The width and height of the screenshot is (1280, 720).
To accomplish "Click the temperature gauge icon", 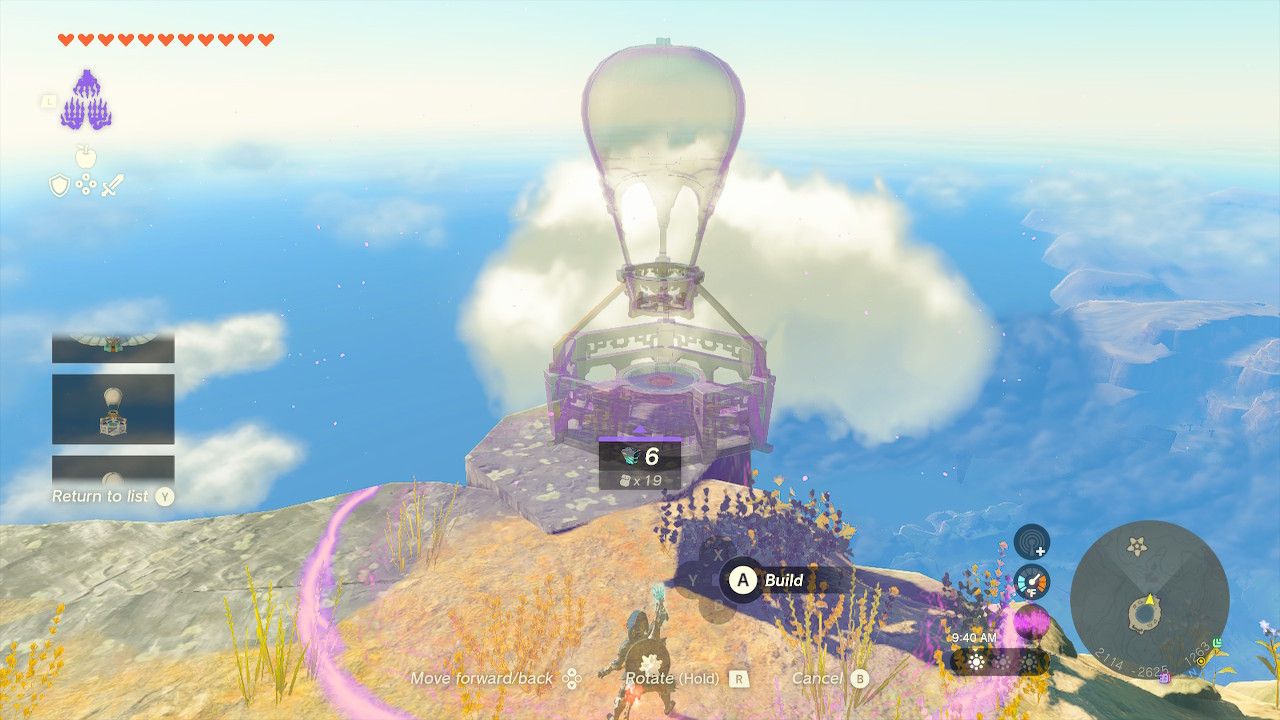I will (1032, 582).
